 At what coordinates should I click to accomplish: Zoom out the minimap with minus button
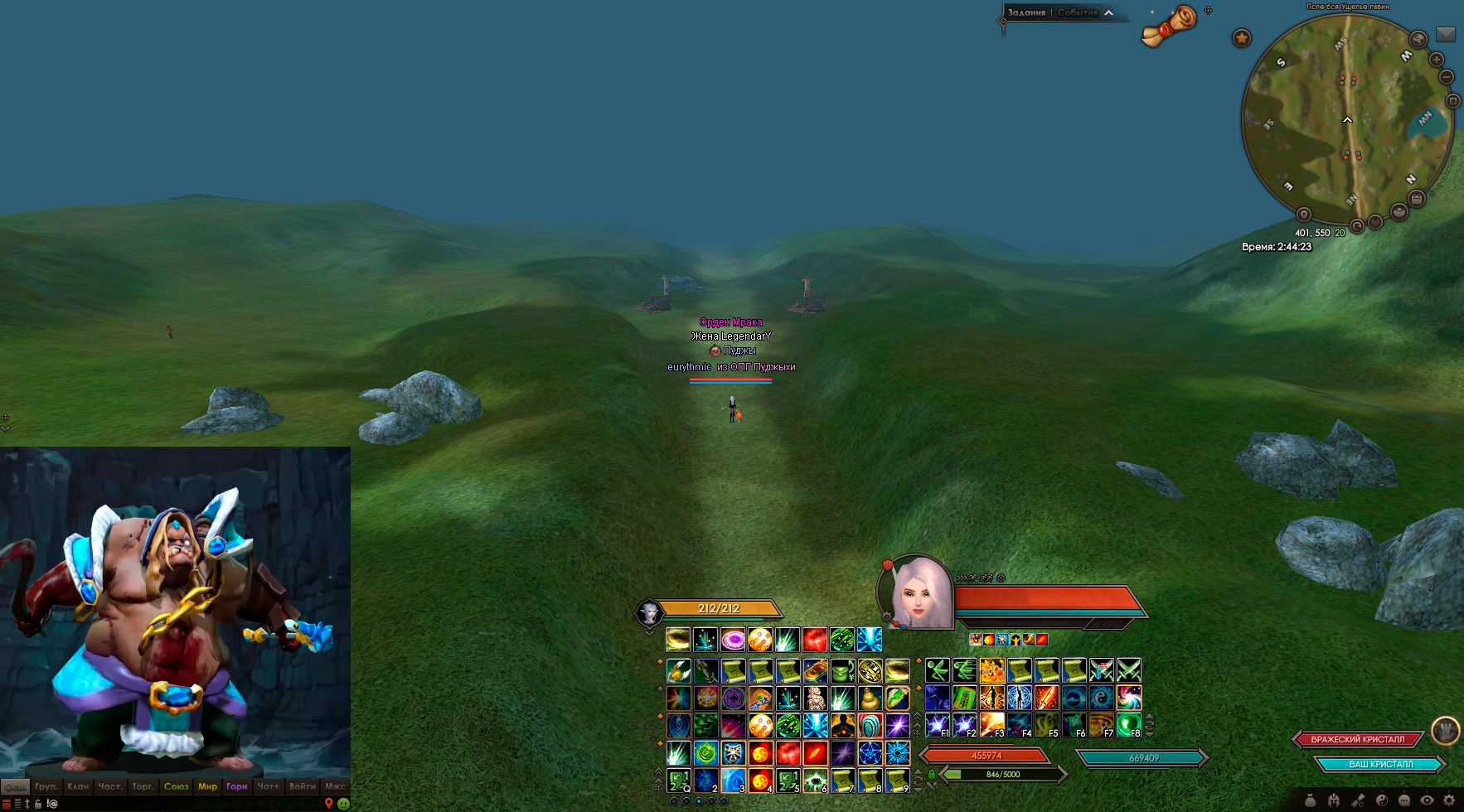[x=1447, y=77]
